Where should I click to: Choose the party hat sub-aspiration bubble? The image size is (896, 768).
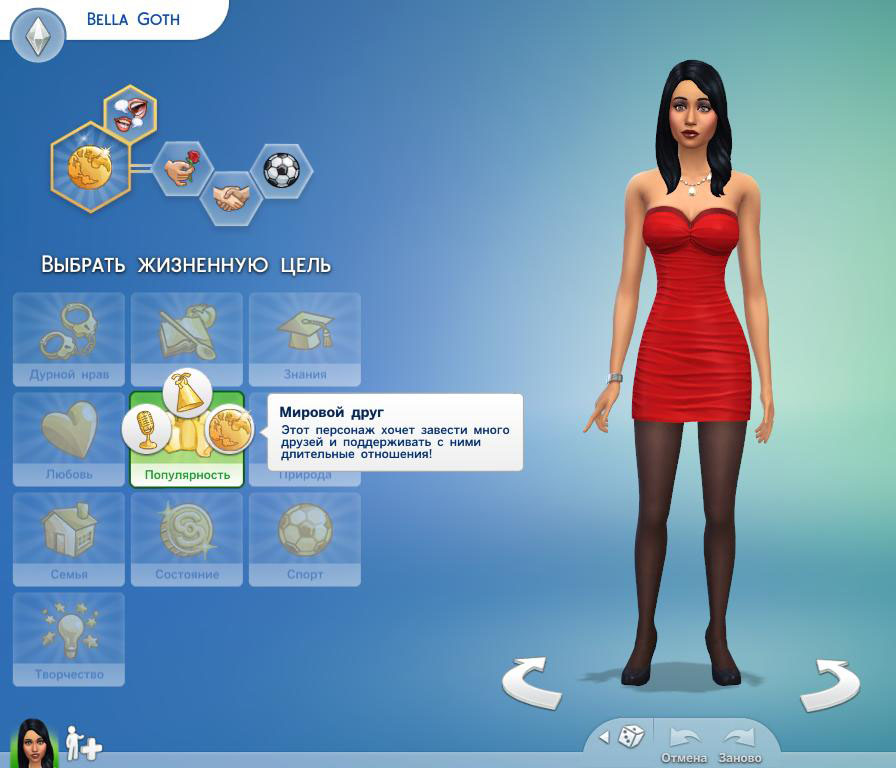click(187, 393)
